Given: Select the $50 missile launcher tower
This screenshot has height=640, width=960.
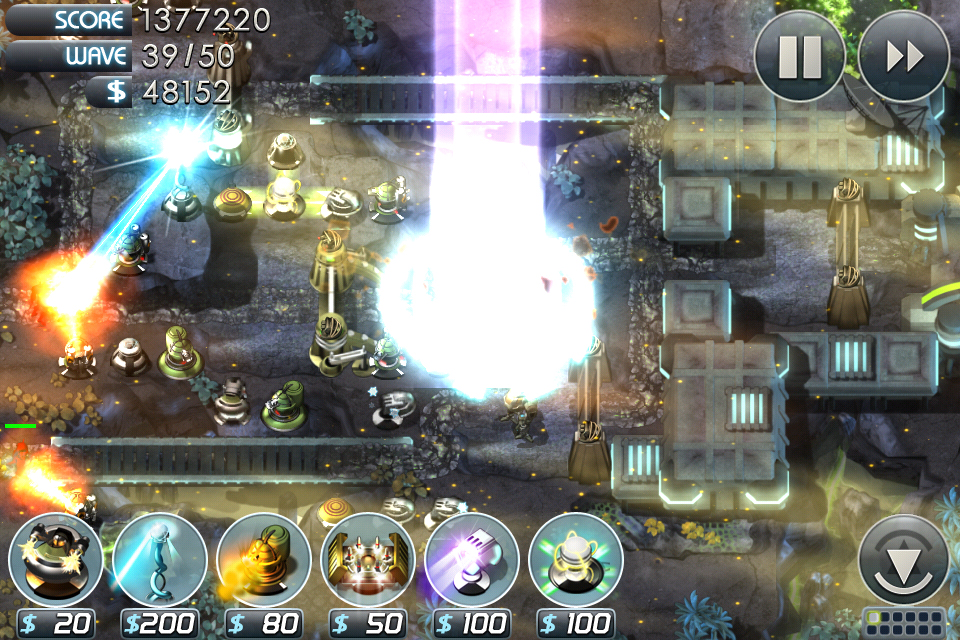Looking at the screenshot, I should click(368, 562).
